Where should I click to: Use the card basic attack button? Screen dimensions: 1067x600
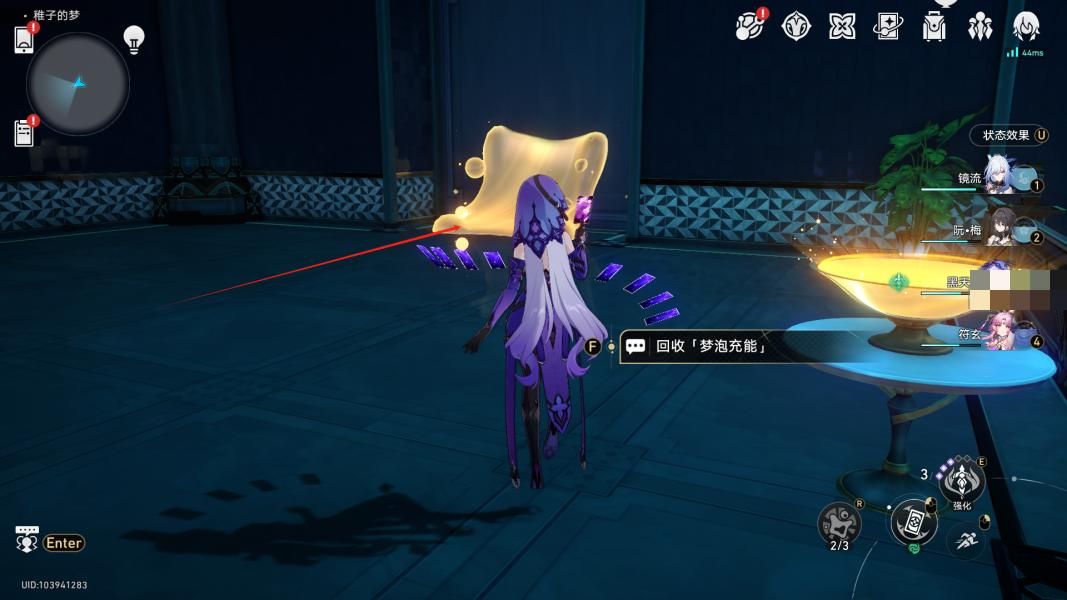tap(913, 522)
